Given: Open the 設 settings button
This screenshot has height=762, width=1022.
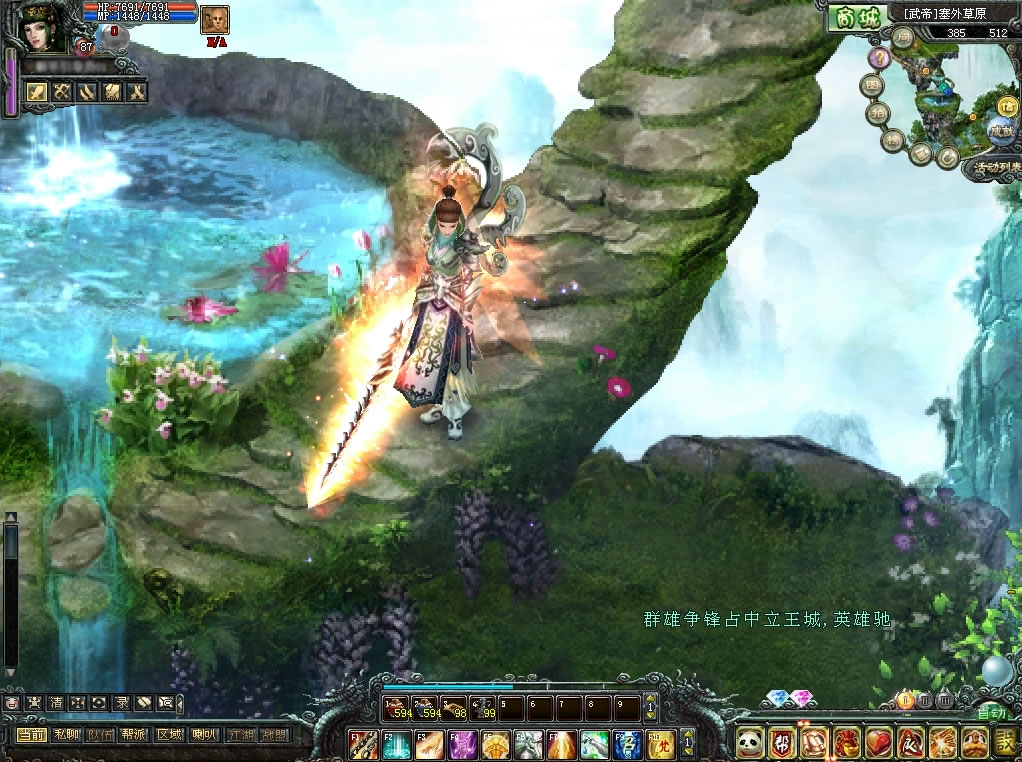Looking at the screenshot, I should point(1007,743).
